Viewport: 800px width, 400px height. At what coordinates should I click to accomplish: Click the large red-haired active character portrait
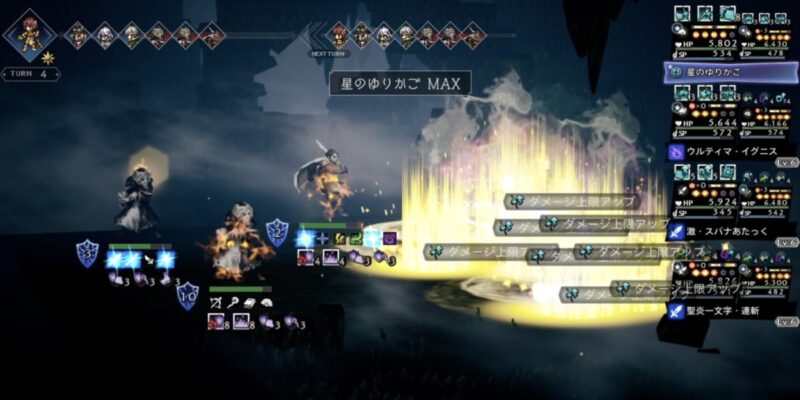(30, 35)
